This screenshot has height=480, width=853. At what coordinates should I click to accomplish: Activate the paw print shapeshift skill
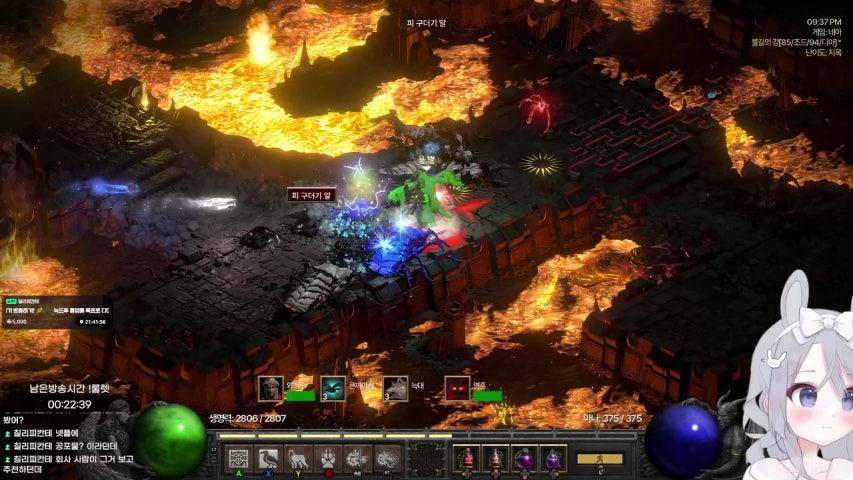(x=327, y=459)
